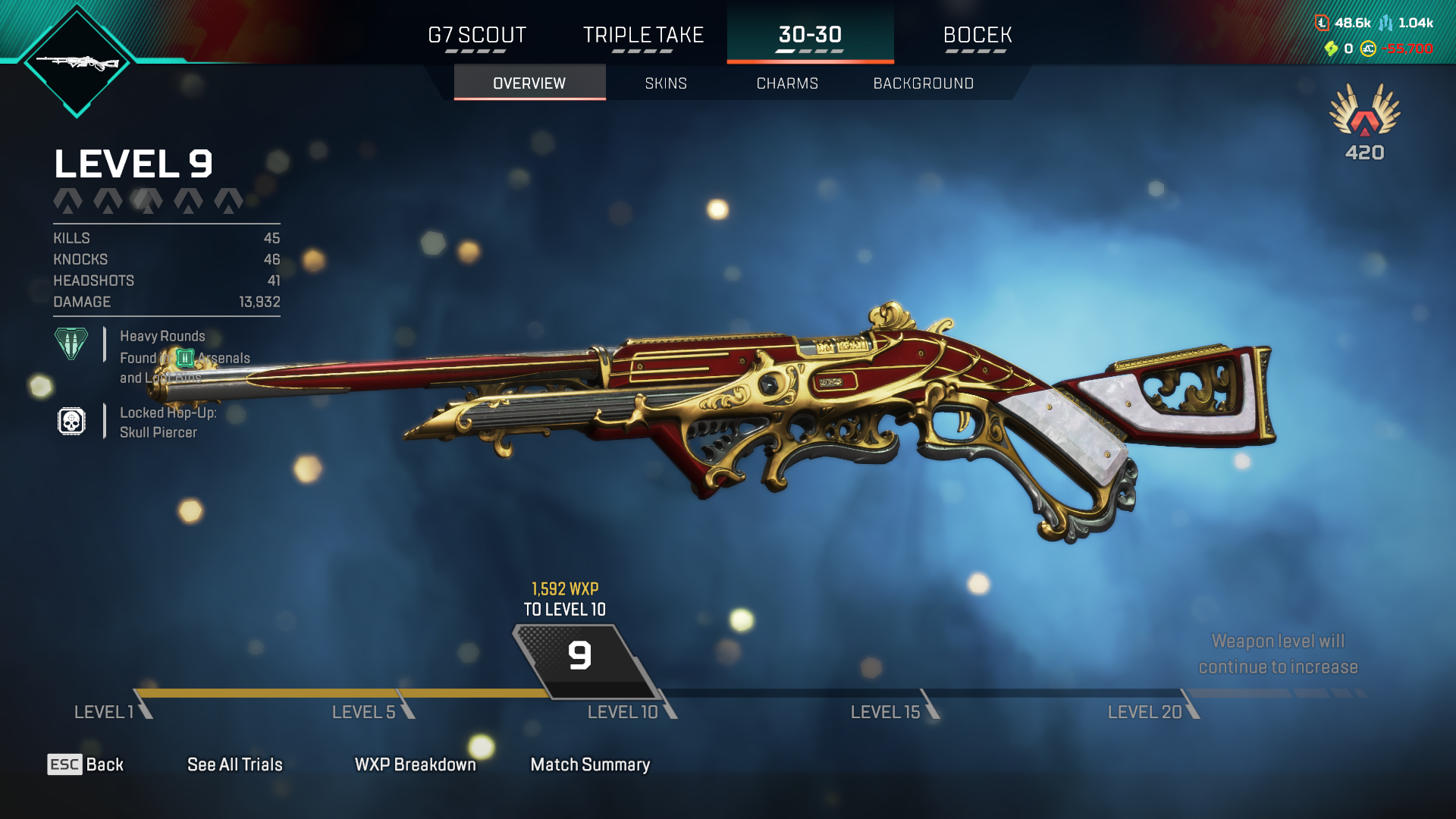
Task: Open the Match Summary
Action: pos(590,764)
